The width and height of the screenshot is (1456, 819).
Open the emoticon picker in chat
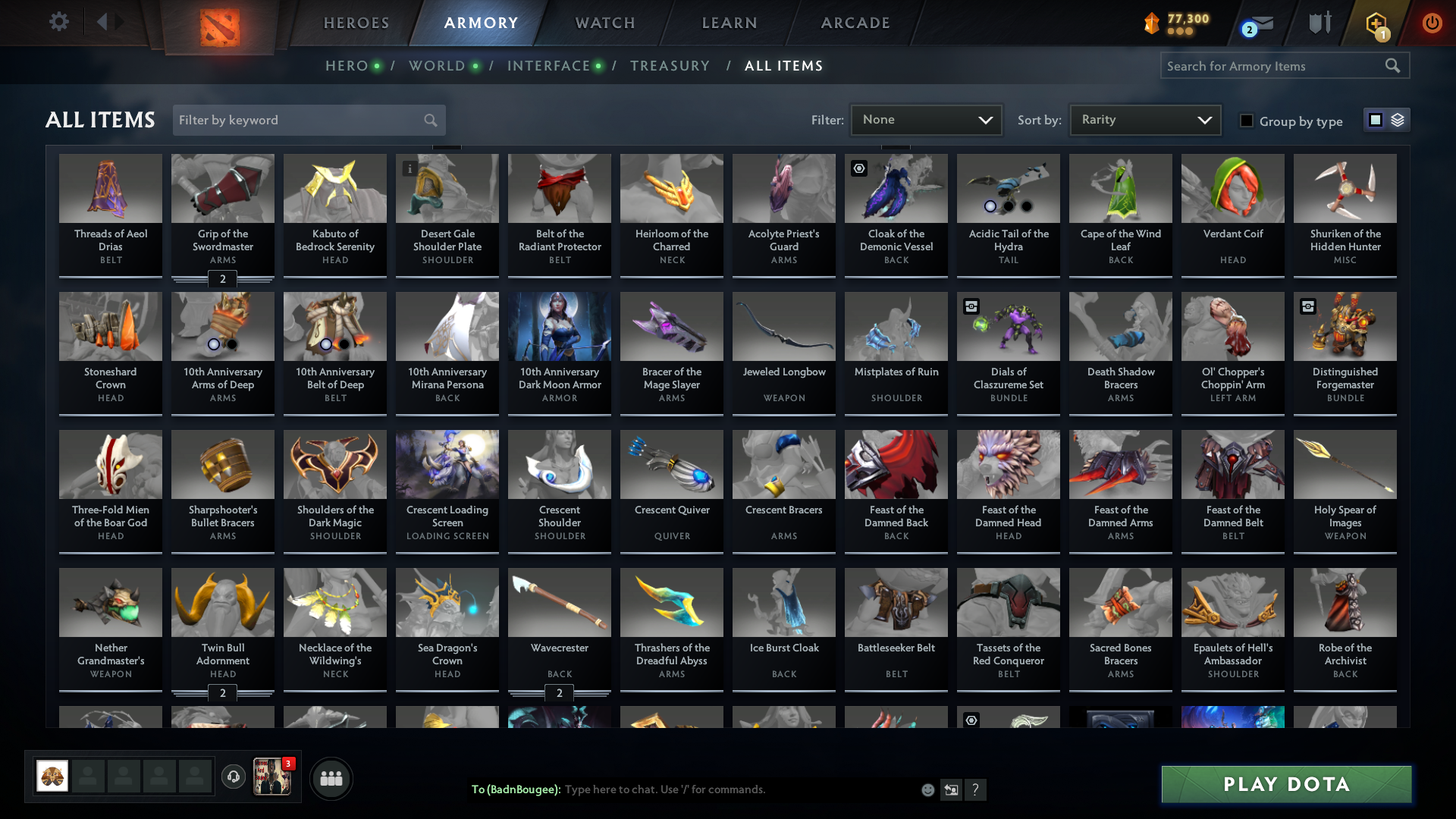tap(927, 789)
